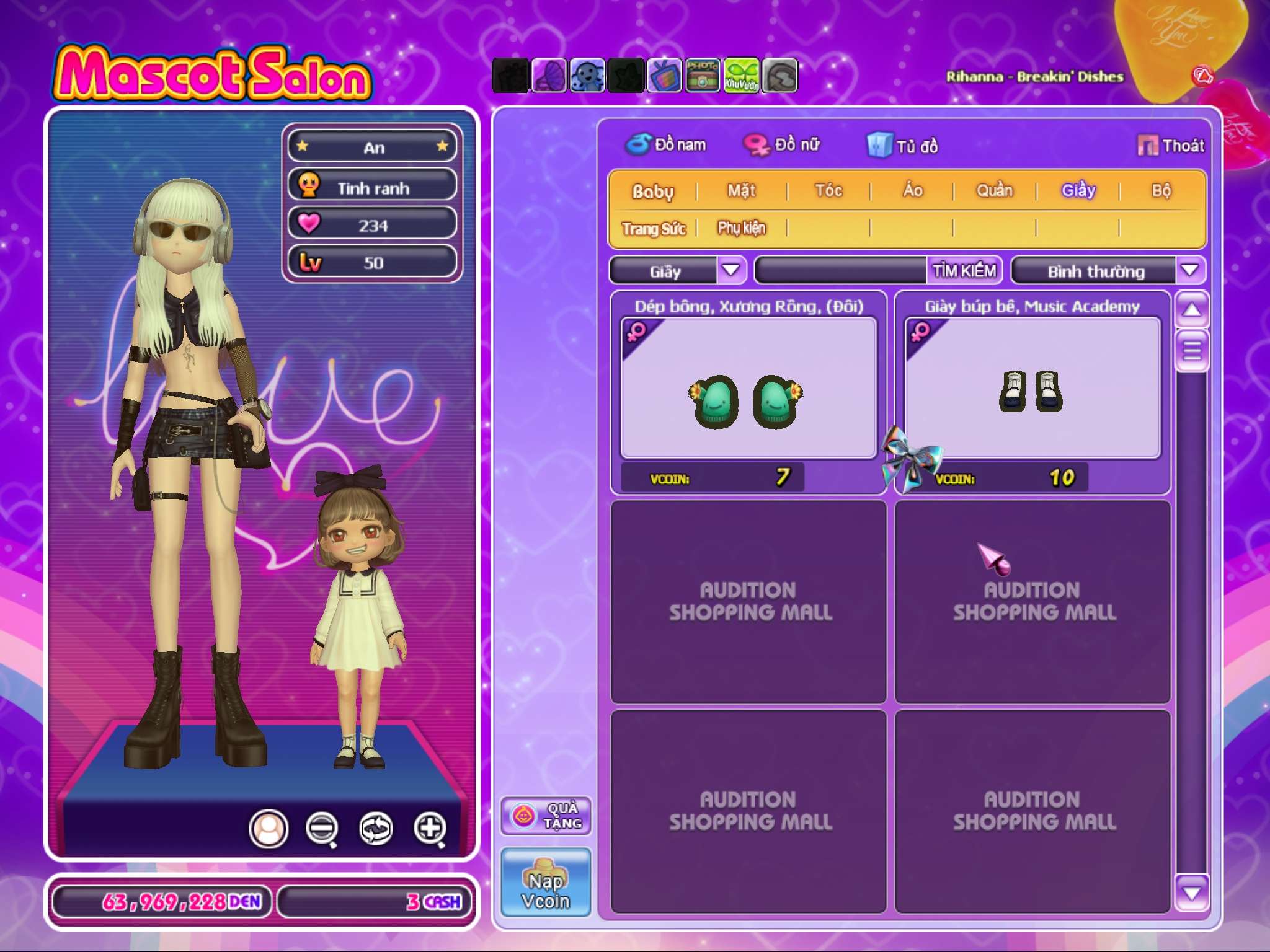
Task: Select the Baby category
Action: click(652, 191)
